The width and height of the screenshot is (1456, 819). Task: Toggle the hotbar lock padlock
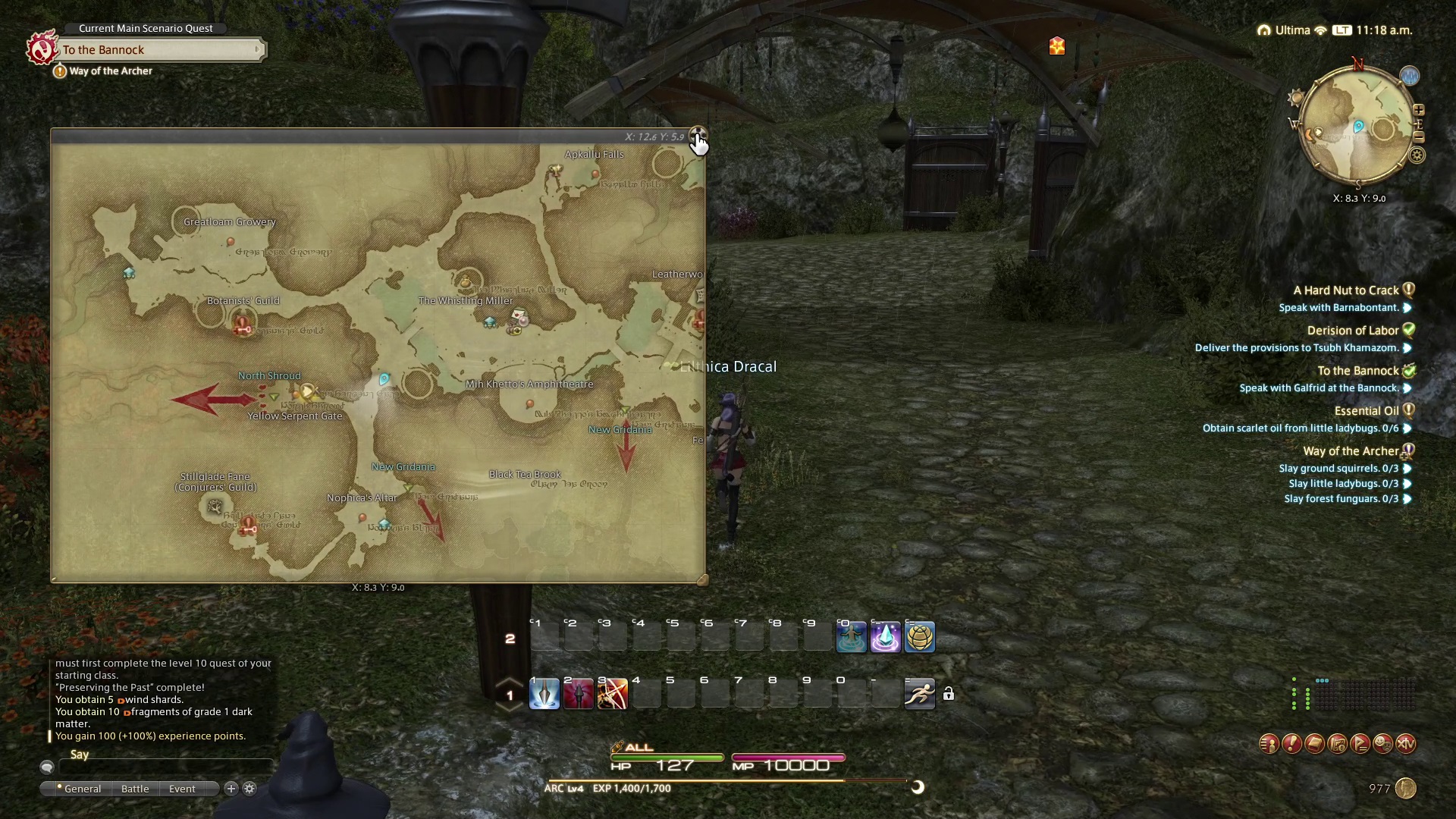point(948,694)
